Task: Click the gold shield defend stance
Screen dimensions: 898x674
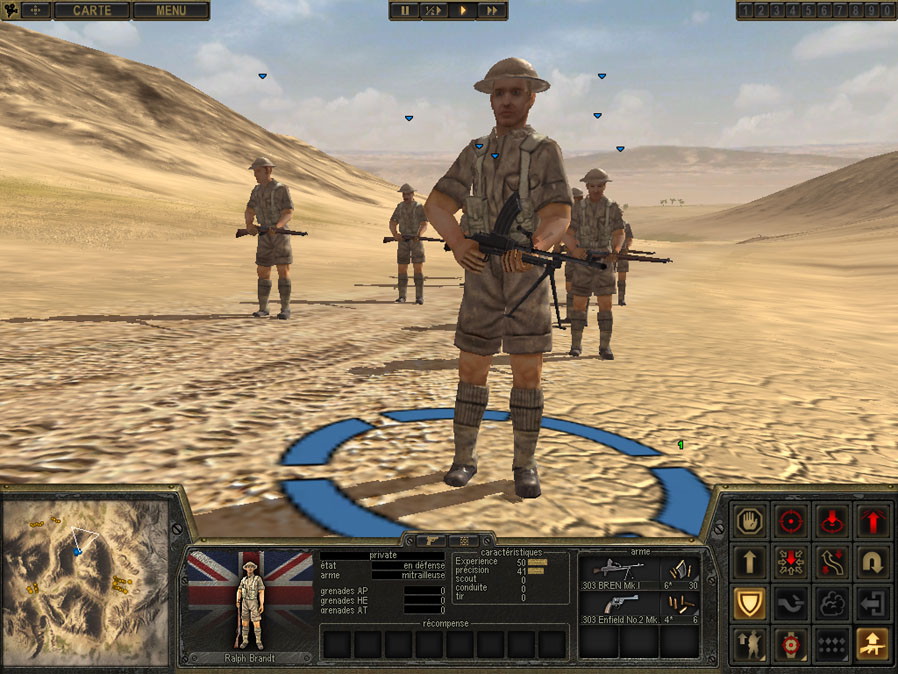Action: tap(748, 603)
